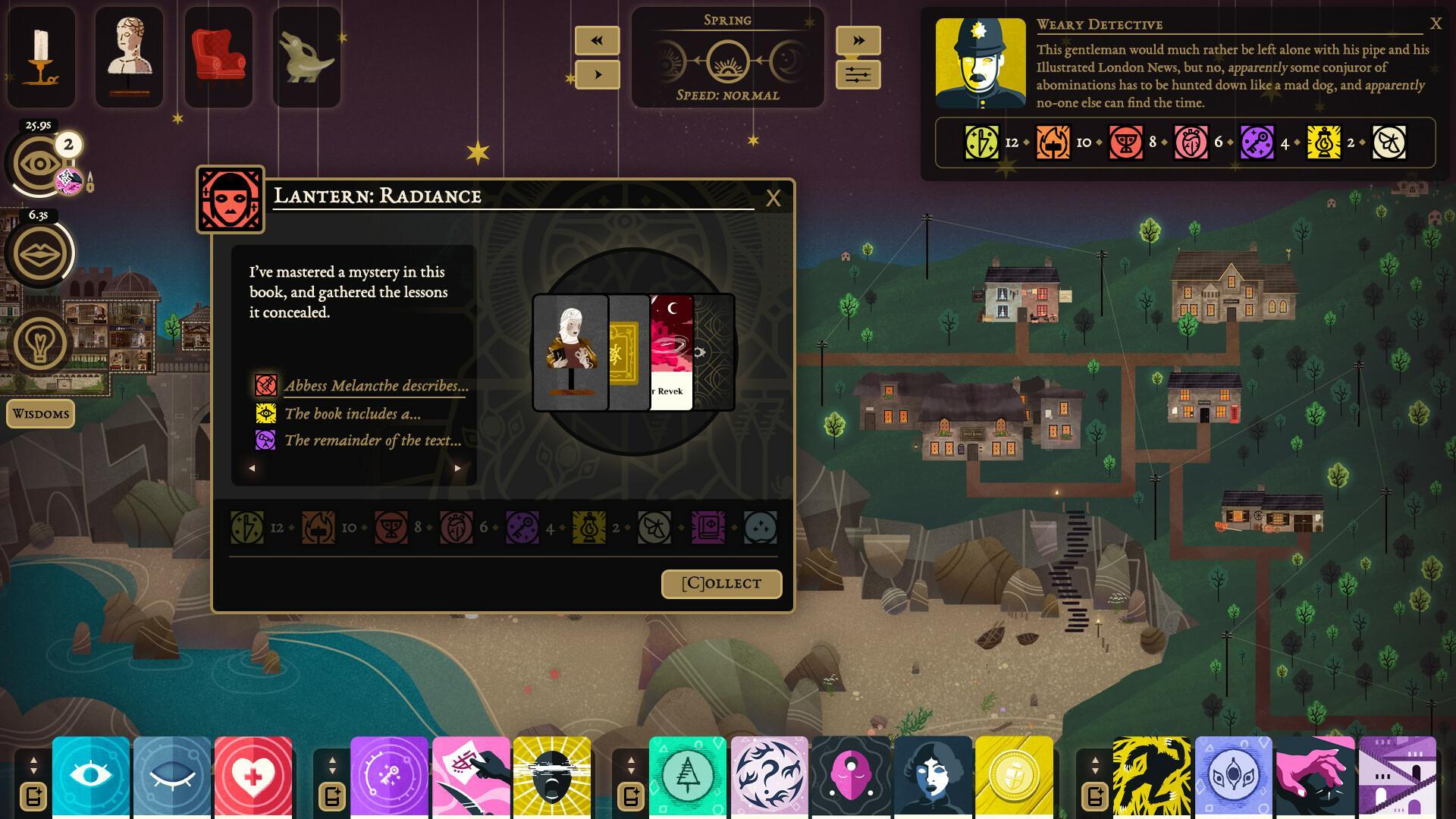Read the 'The book includes a...' note
The height and width of the screenshot is (819, 1456).
[x=352, y=413]
